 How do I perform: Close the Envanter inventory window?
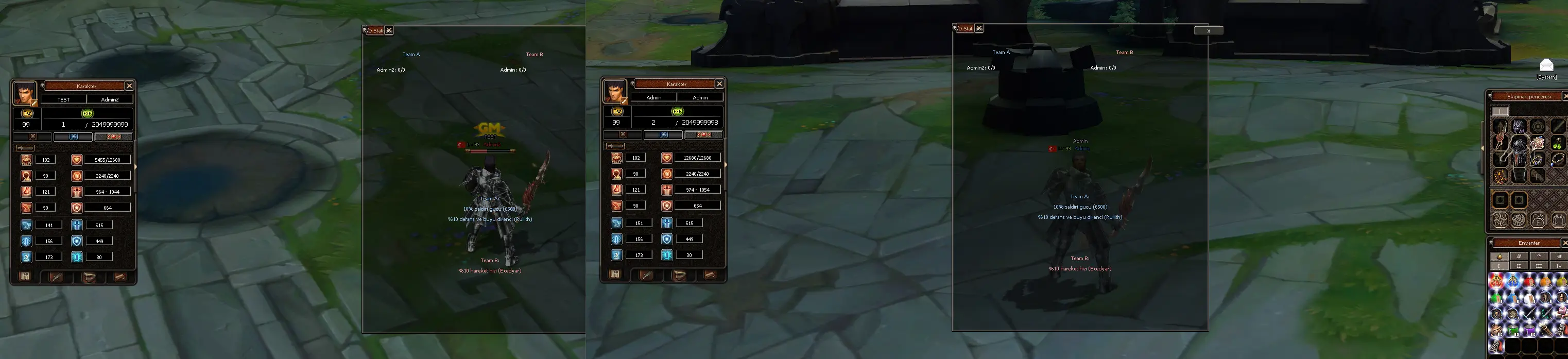1564,243
